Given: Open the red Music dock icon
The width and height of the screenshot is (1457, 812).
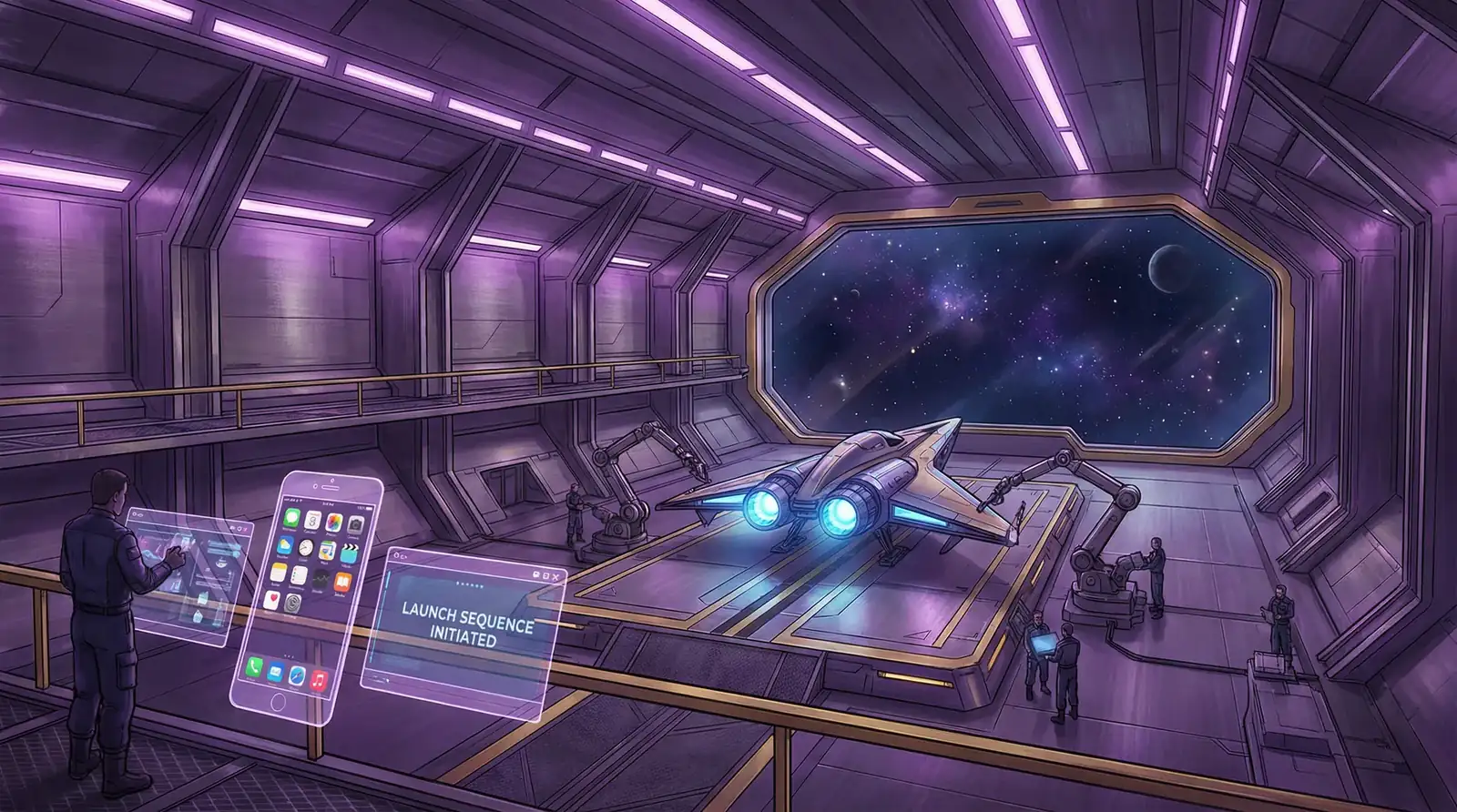Looking at the screenshot, I should pyautogui.click(x=318, y=679).
